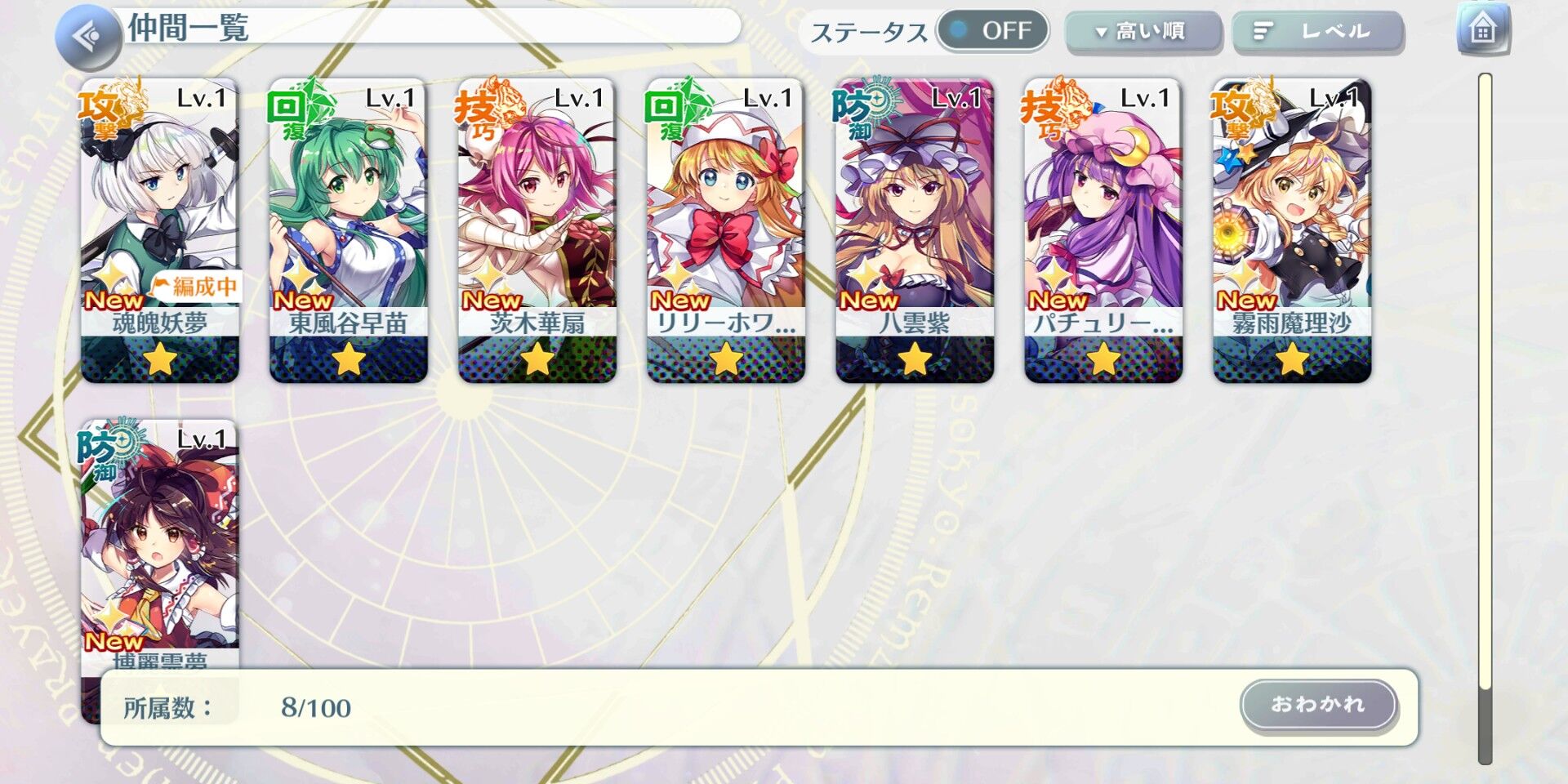Image resolution: width=1568 pixels, height=784 pixels.
Task: Open the レベル sort criteria selector
Action: (1318, 33)
